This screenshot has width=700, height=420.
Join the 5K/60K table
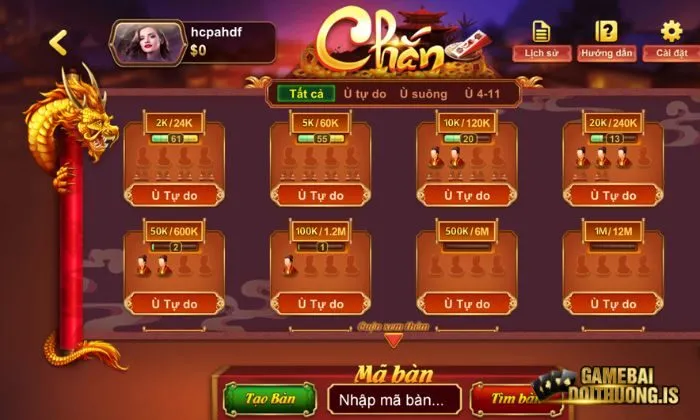click(x=321, y=160)
